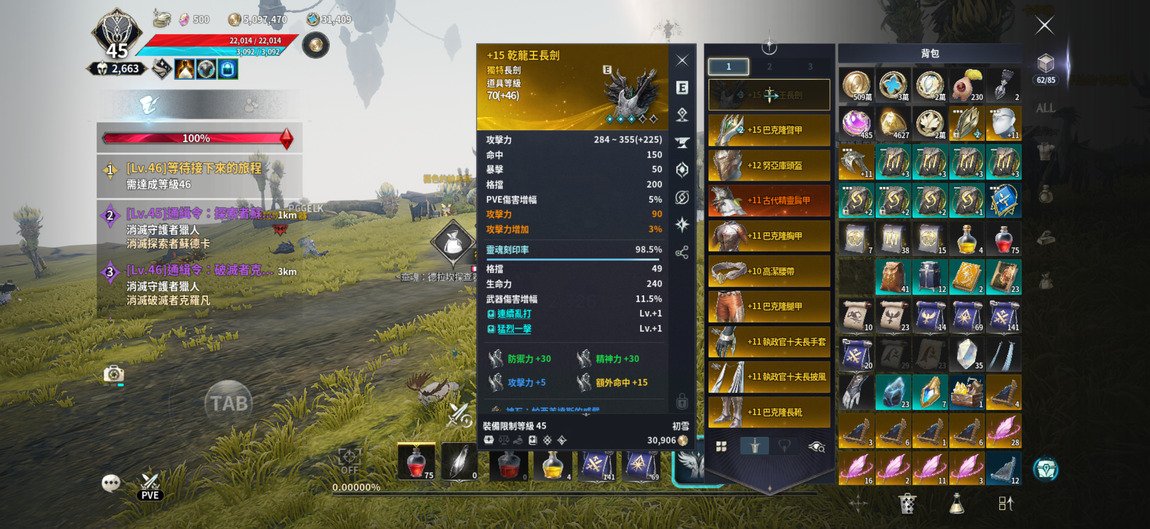
Task: Close the backpack inventory window
Action: tap(1044, 25)
